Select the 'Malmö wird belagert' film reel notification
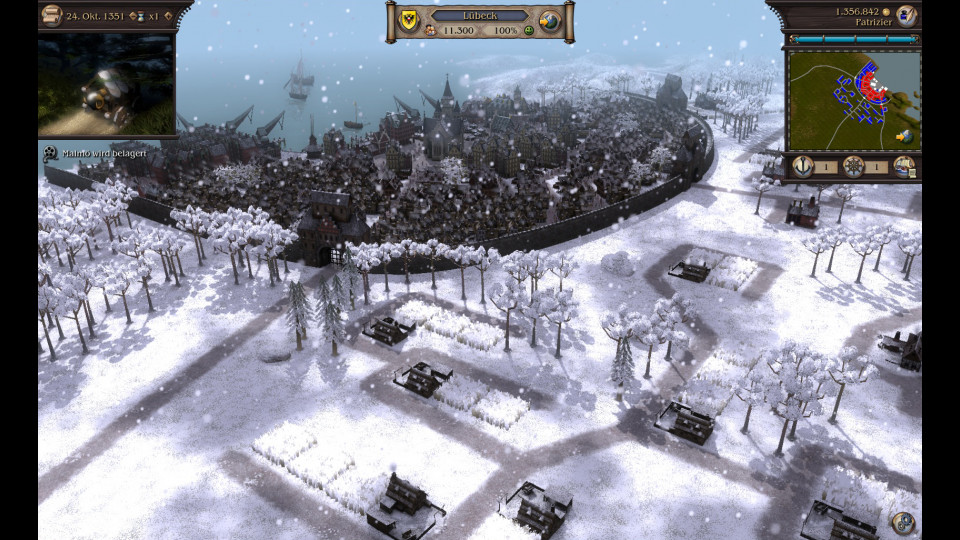This screenshot has width=960, height=540. tap(49, 153)
